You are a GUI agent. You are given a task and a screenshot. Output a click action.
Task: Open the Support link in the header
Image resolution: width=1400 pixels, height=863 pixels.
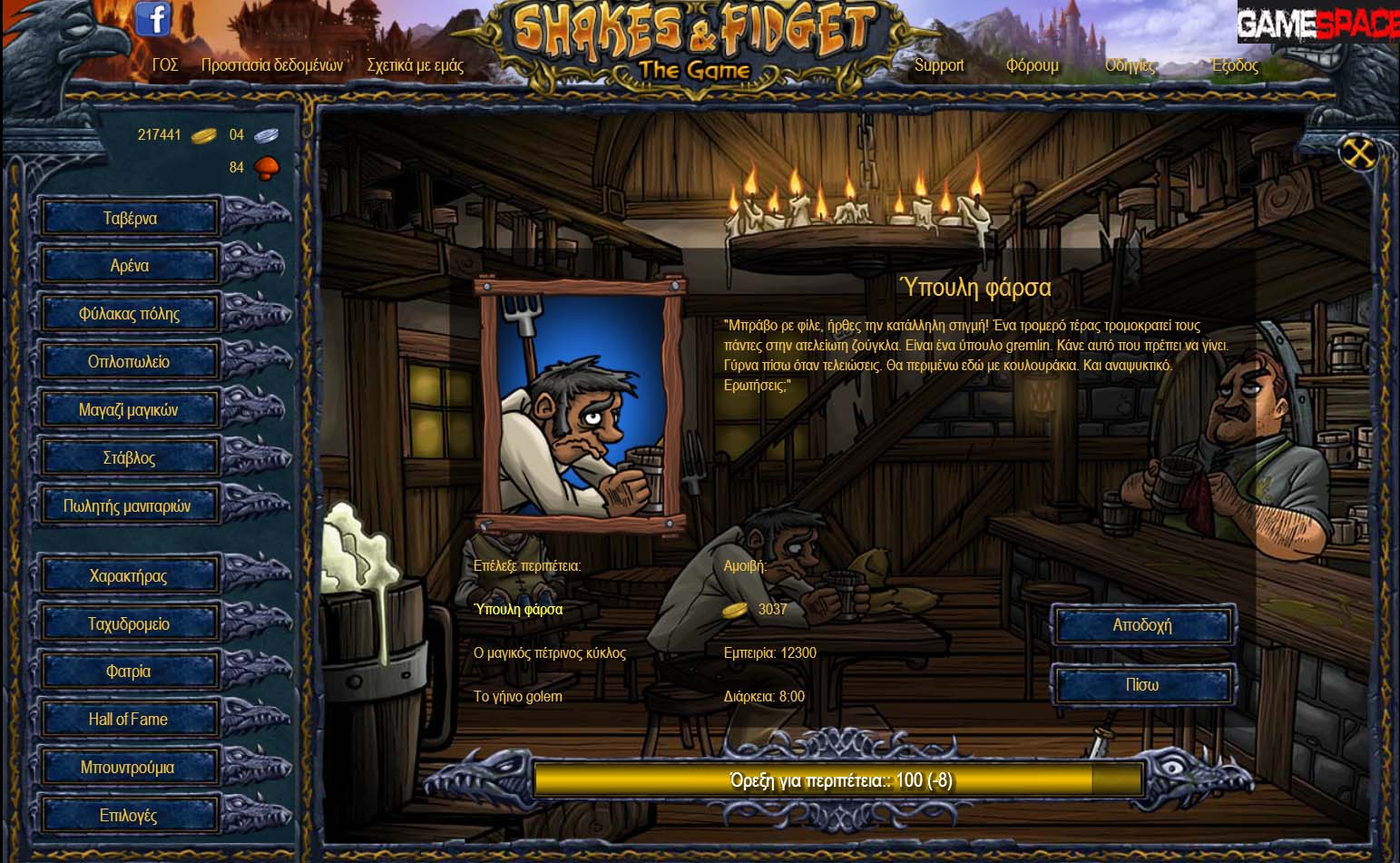pyautogui.click(x=938, y=65)
